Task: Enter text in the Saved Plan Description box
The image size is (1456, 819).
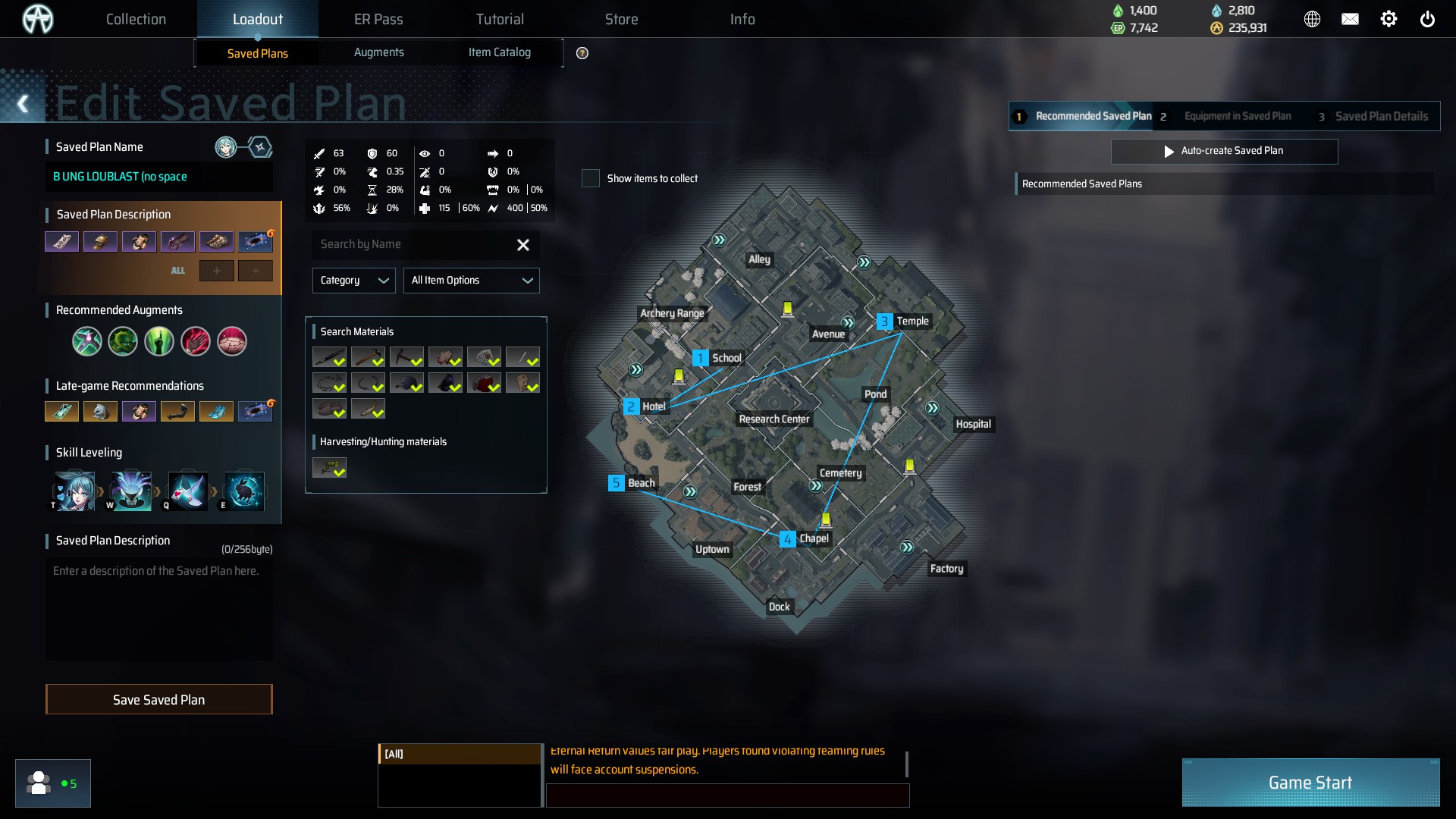Action: tap(158, 607)
